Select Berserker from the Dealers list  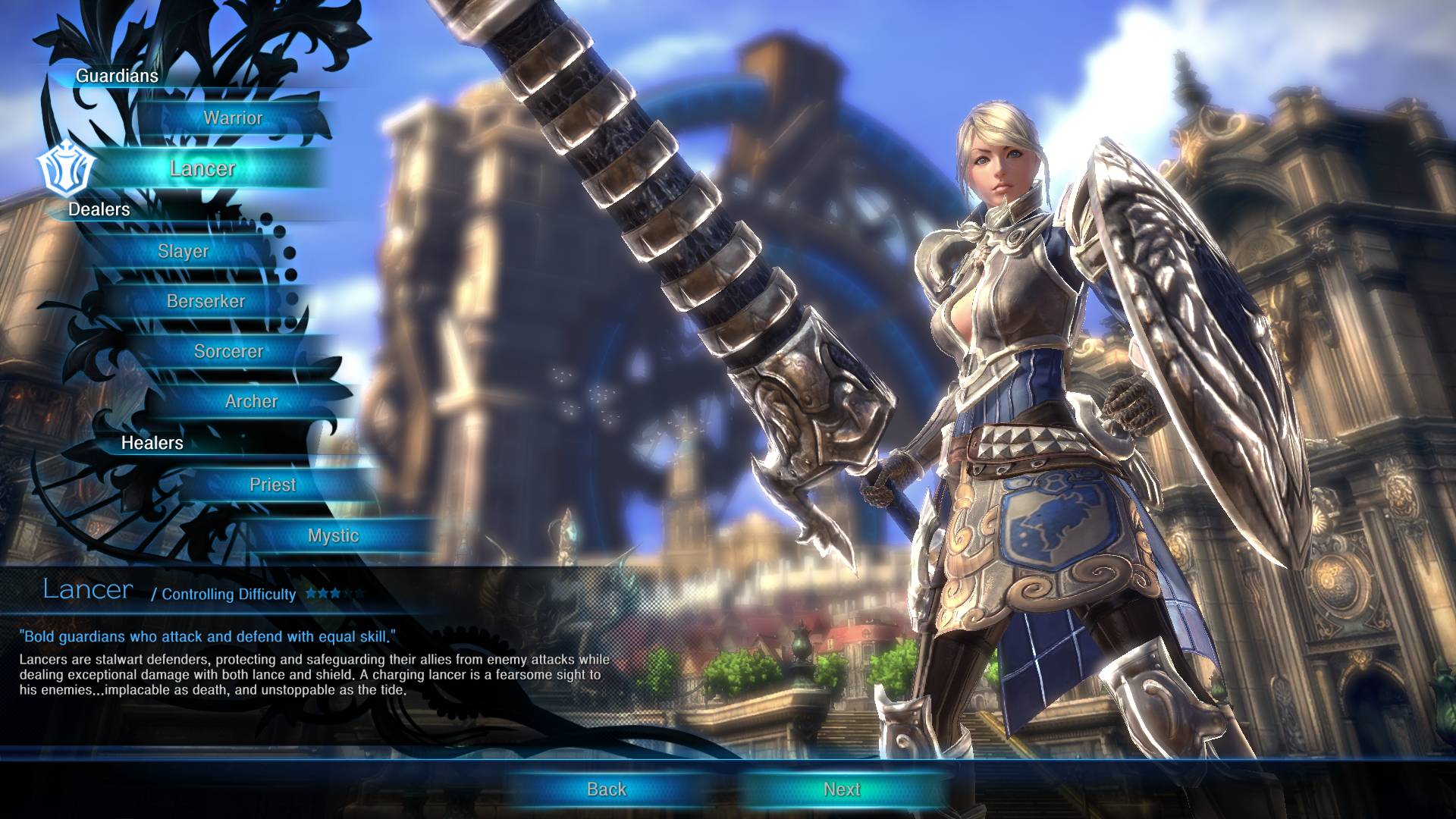click(206, 301)
